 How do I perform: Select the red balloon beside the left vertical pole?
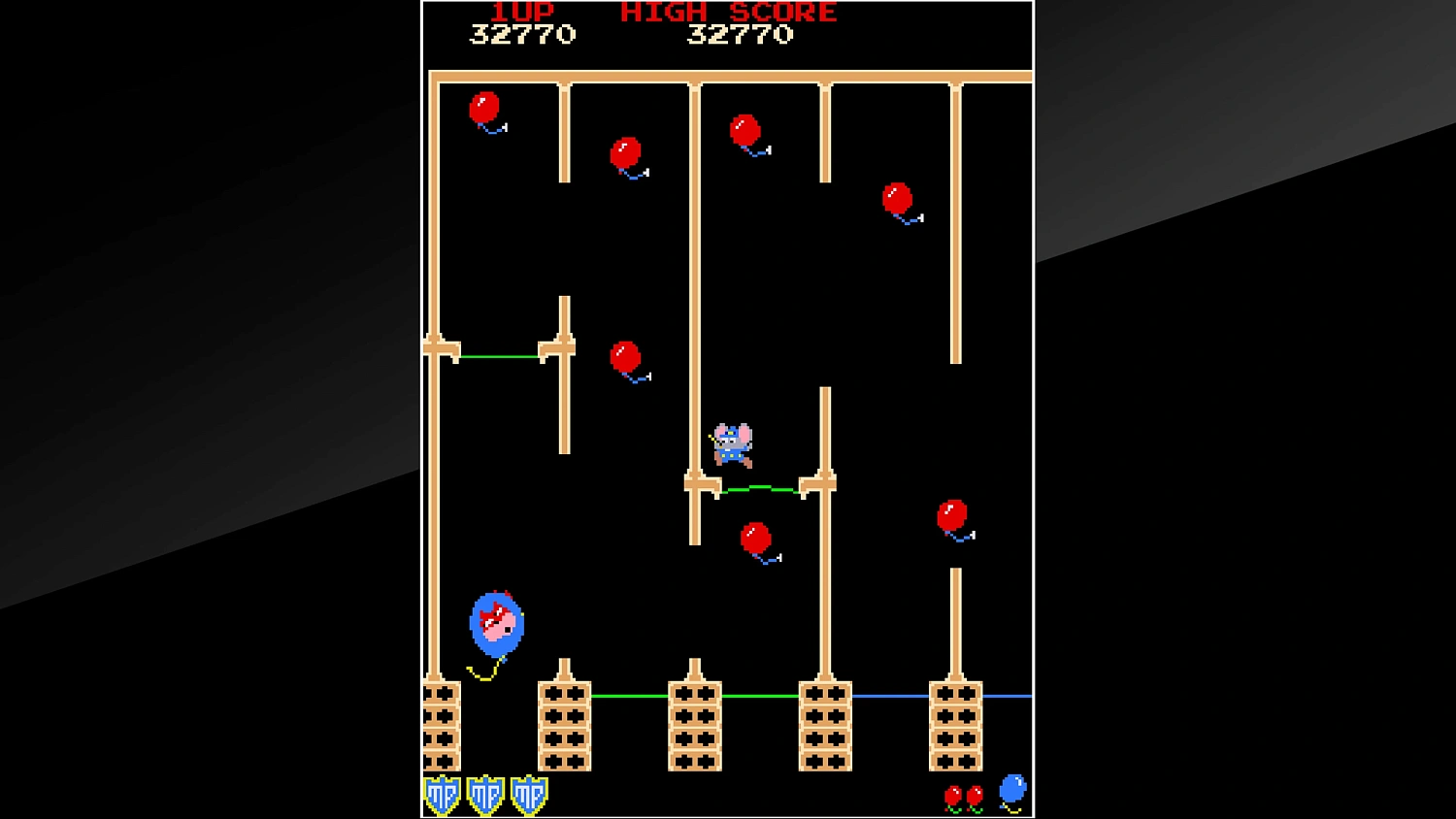pyautogui.click(x=625, y=354)
